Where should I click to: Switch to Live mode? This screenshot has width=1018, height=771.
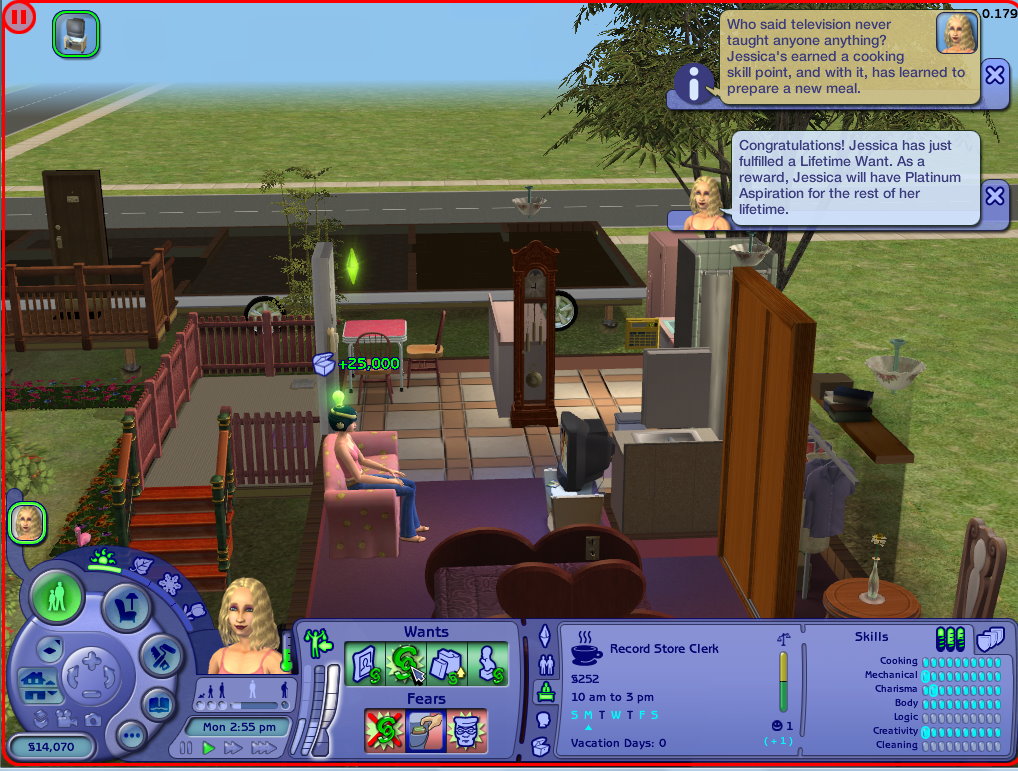click(56, 598)
